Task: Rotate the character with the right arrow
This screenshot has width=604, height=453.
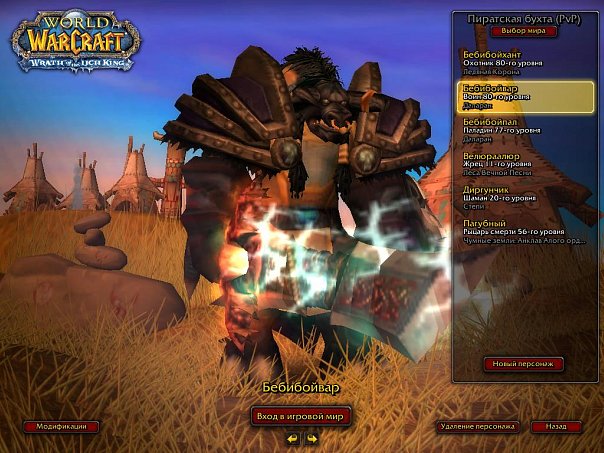Action: pyautogui.click(x=311, y=438)
